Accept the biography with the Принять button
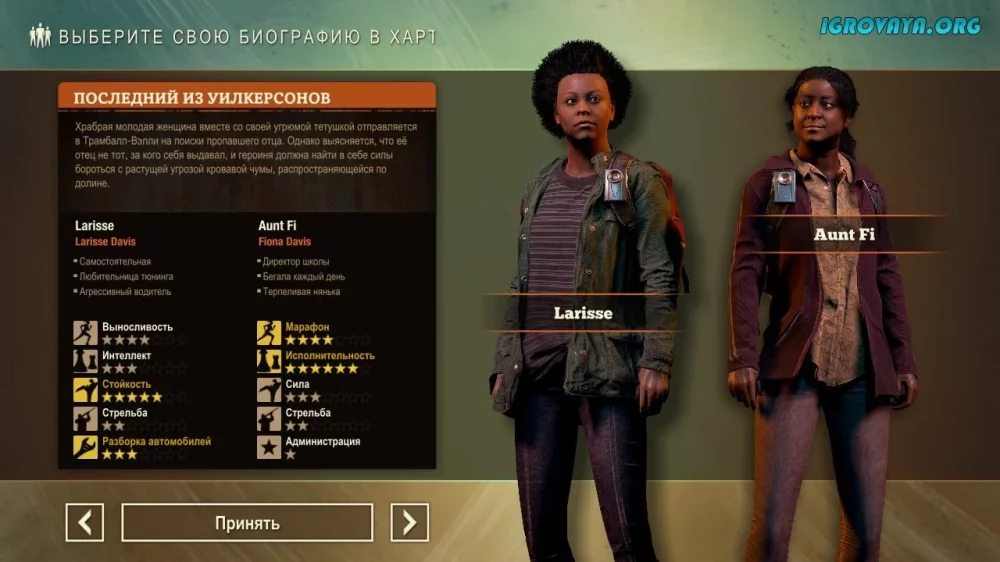The width and height of the screenshot is (1000, 562). [x=247, y=522]
